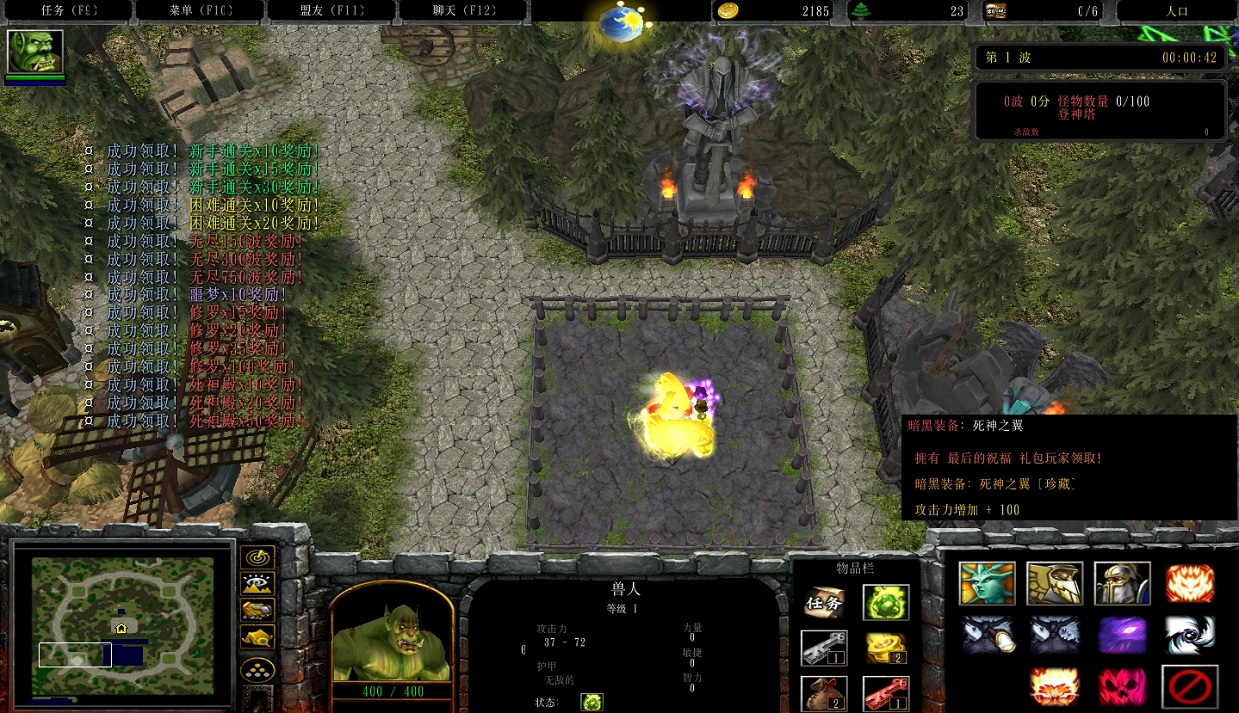Viewport: 1239px width, 713px height.
Task: Select the gold coins inventory item
Action: (x=885, y=647)
